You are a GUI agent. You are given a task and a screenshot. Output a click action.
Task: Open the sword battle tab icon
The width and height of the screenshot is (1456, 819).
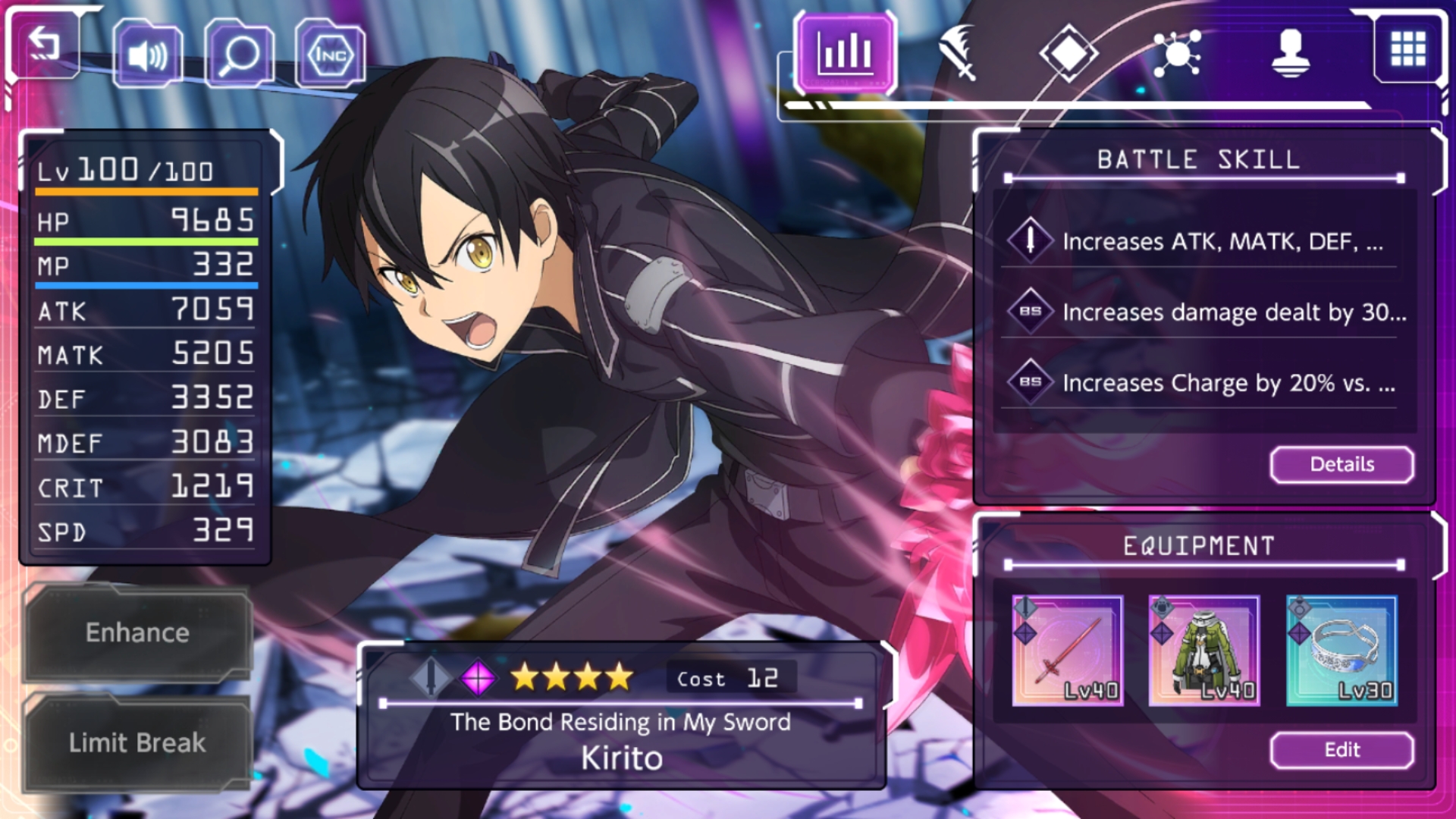pyautogui.click(x=958, y=53)
